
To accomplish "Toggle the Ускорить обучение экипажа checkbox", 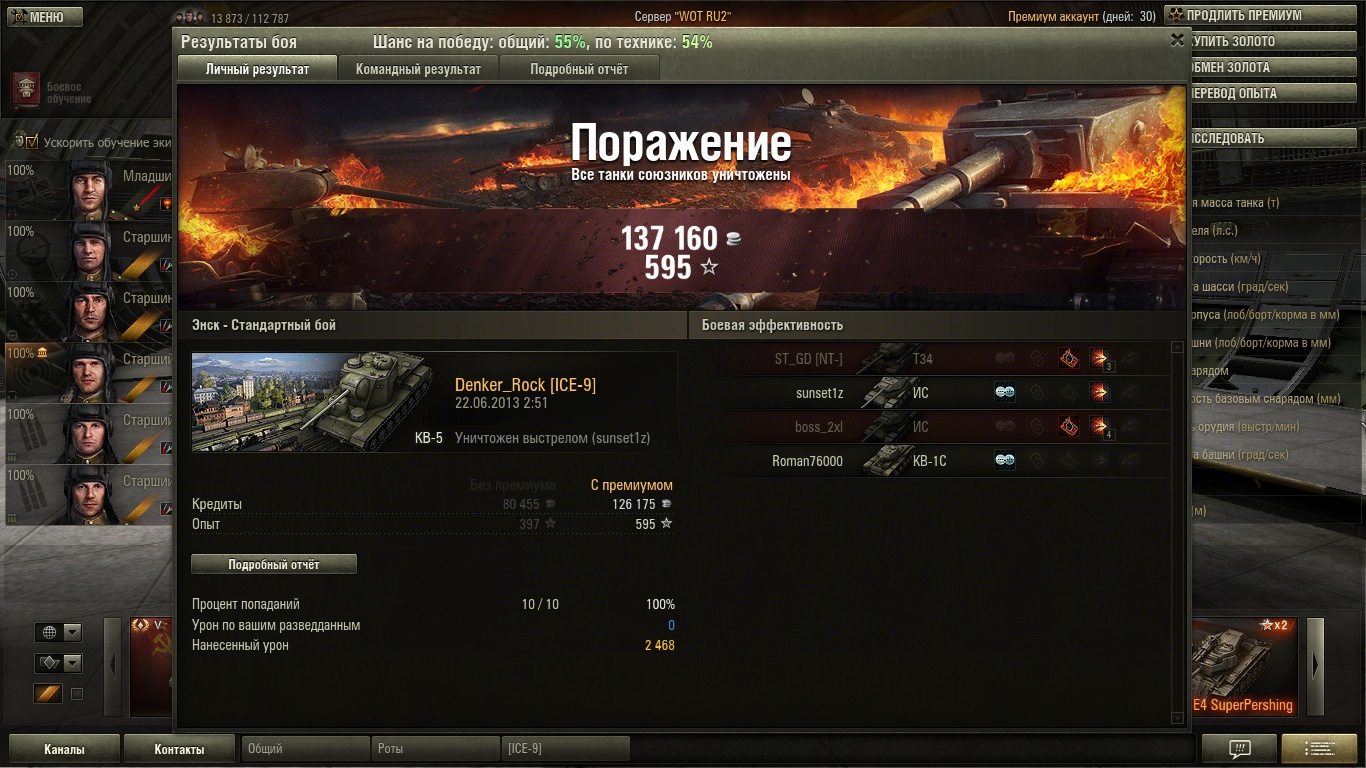I will click(32, 142).
